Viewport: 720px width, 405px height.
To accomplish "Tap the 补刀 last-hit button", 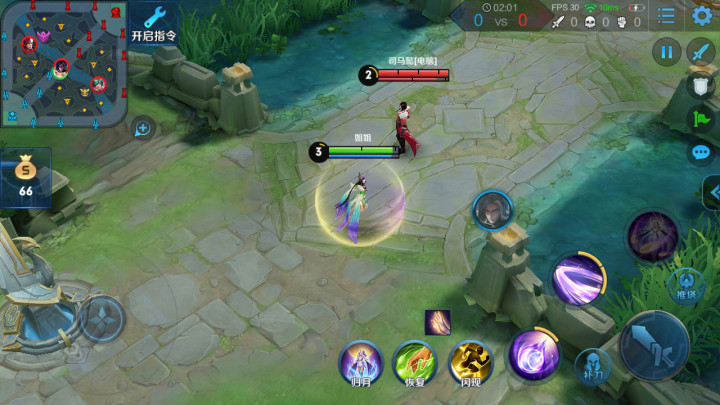I will pos(592,367).
